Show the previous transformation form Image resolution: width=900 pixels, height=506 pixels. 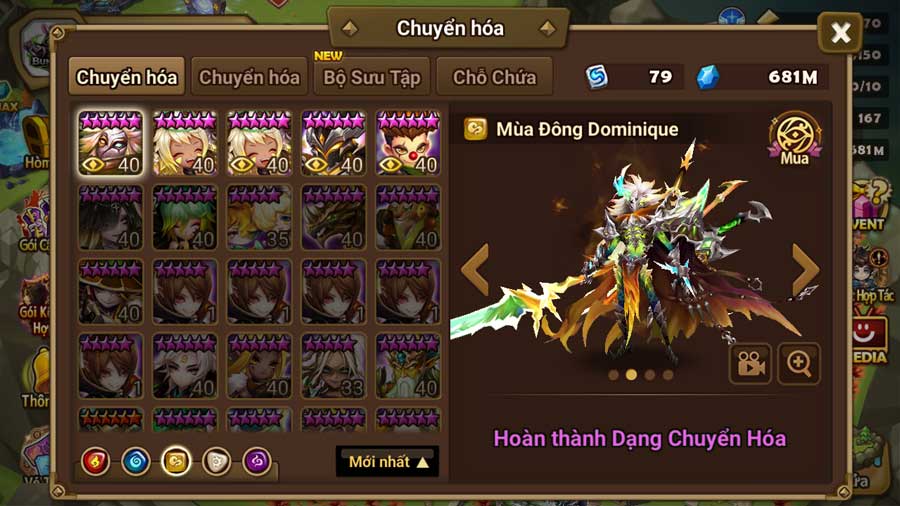click(x=474, y=270)
